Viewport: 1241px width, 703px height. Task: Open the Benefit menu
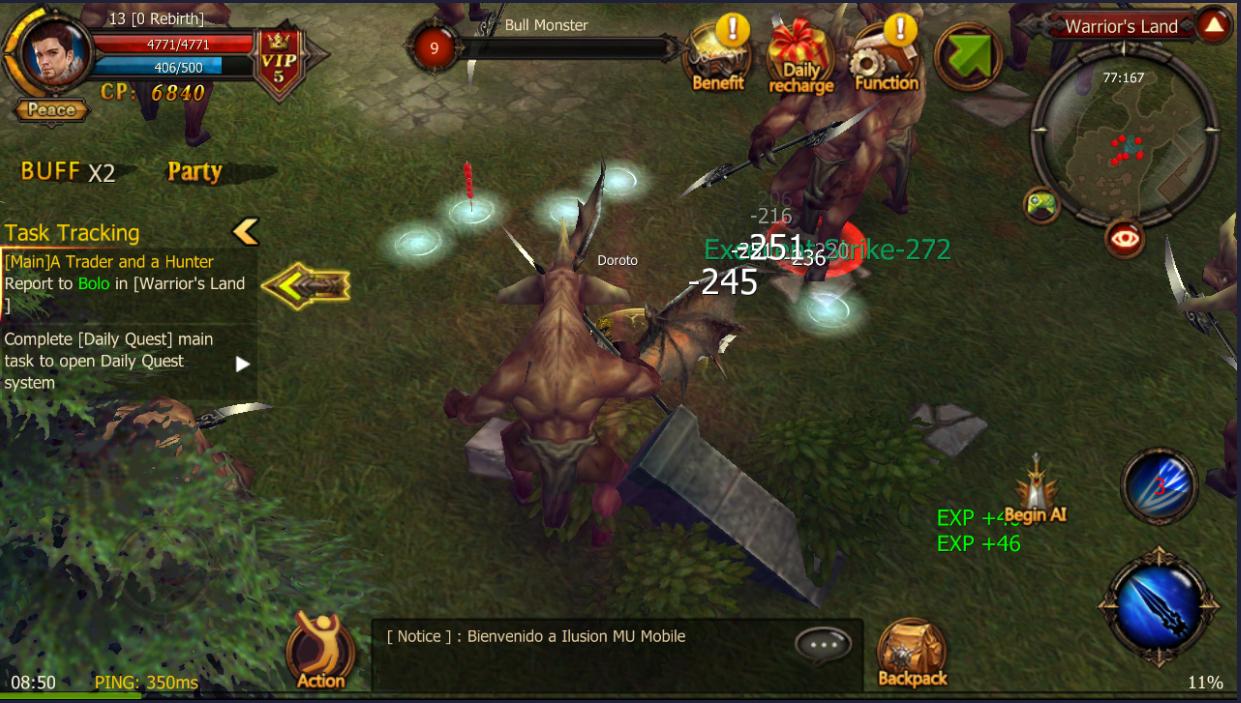[718, 60]
